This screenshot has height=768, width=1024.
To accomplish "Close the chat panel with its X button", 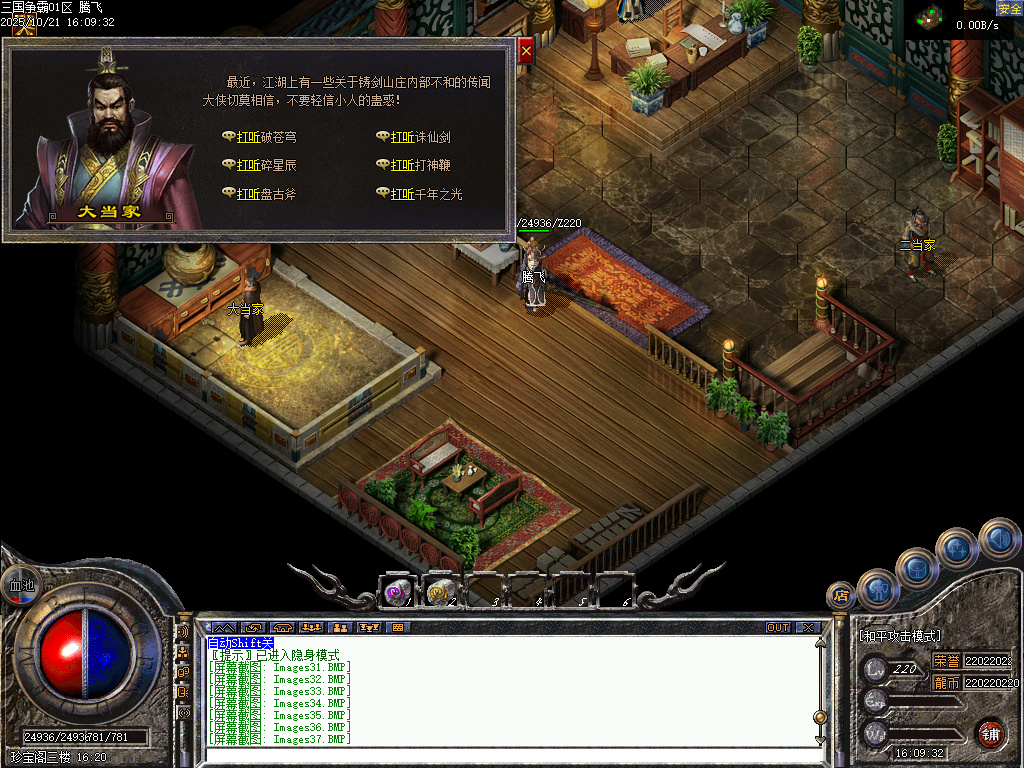I will coord(807,628).
